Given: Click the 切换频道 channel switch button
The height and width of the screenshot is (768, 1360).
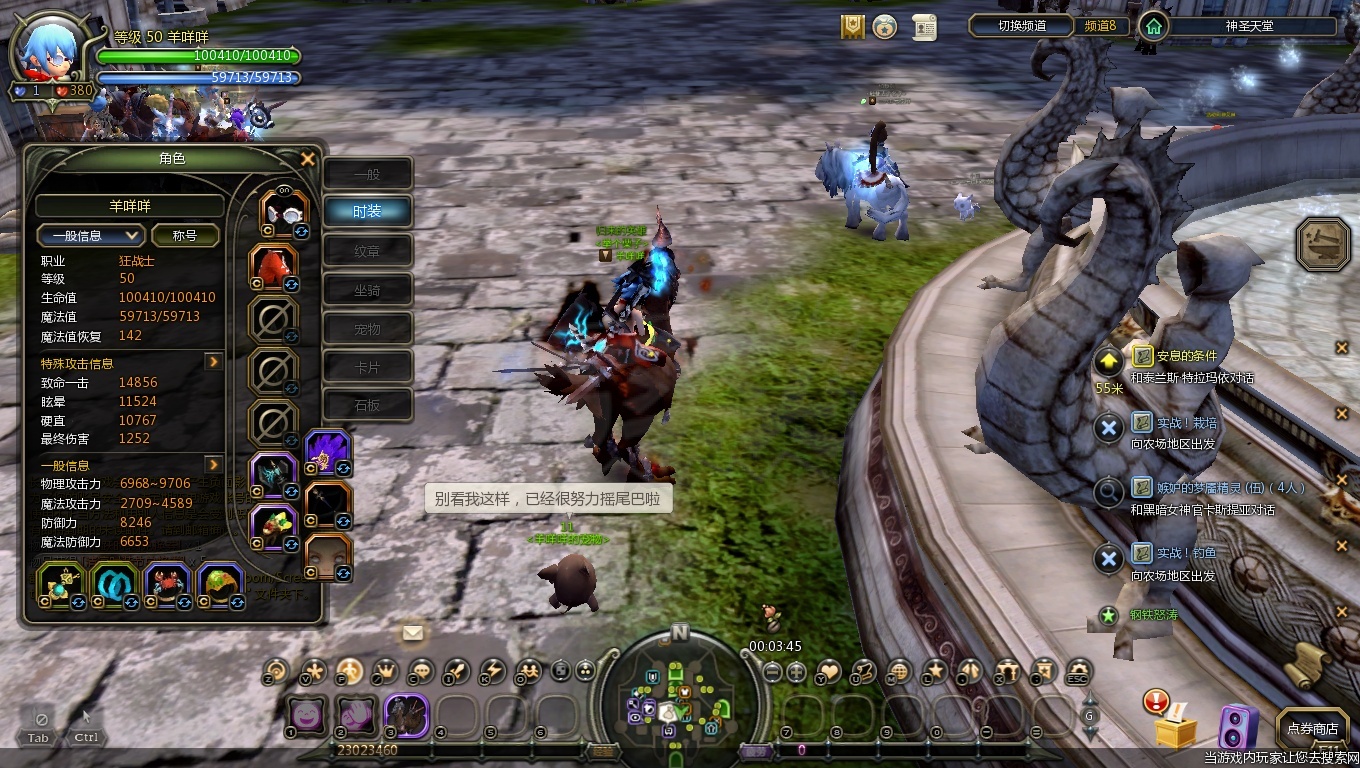Looking at the screenshot, I should [1020, 26].
